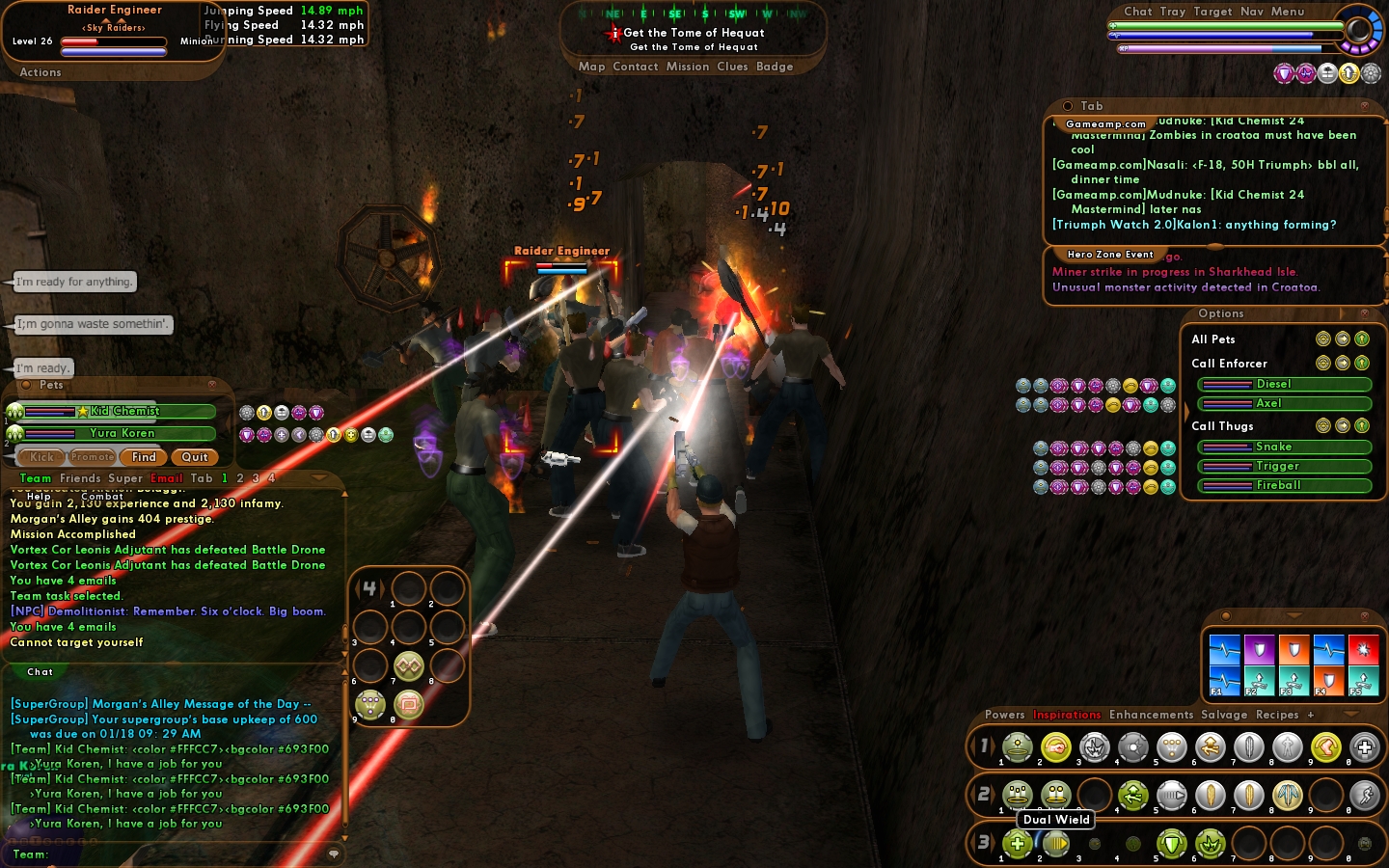Image resolution: width=1389 pixels, height=868 pixels.
Task: Toggle the Tray window
Action: tap(1173, 12)
